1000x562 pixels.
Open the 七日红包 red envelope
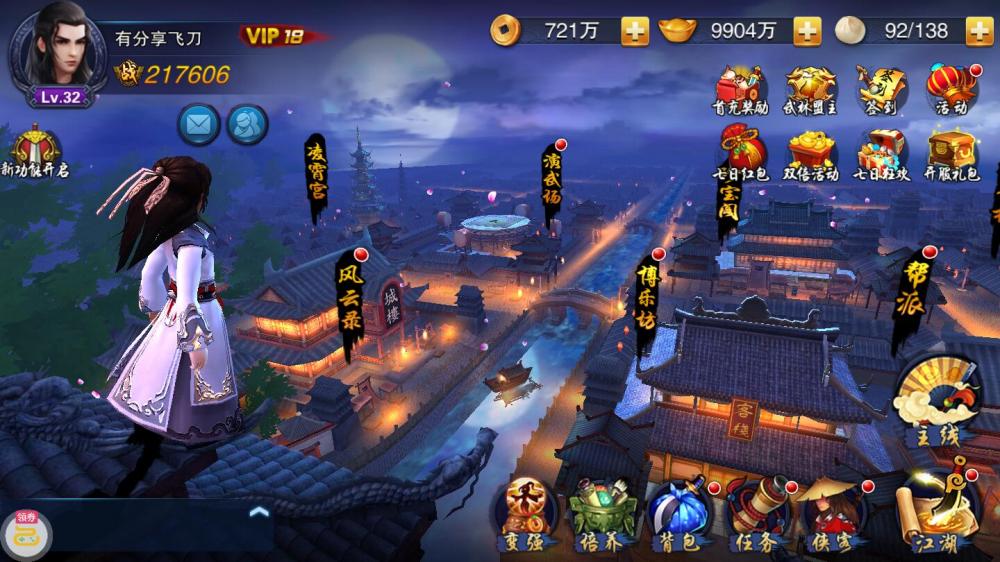(x=740, y=155)
